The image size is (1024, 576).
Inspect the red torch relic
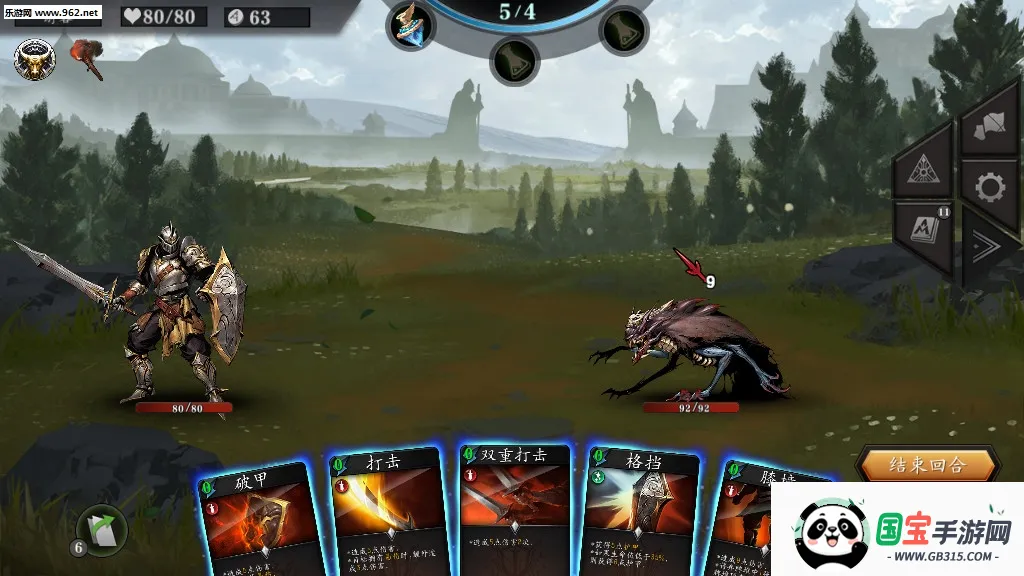[87, 58]
